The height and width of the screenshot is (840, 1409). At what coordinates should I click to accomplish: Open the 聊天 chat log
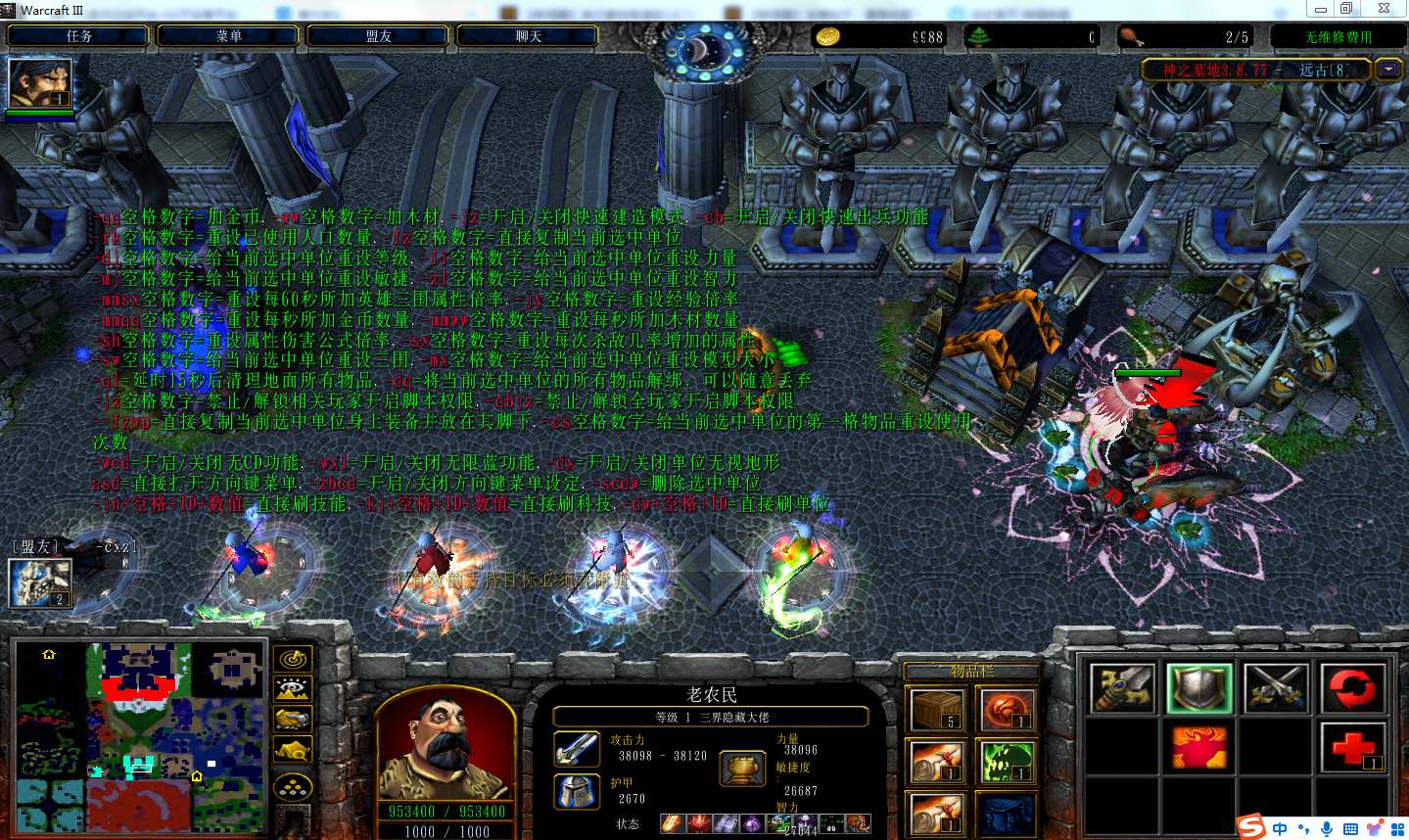(x=528, y=36)
